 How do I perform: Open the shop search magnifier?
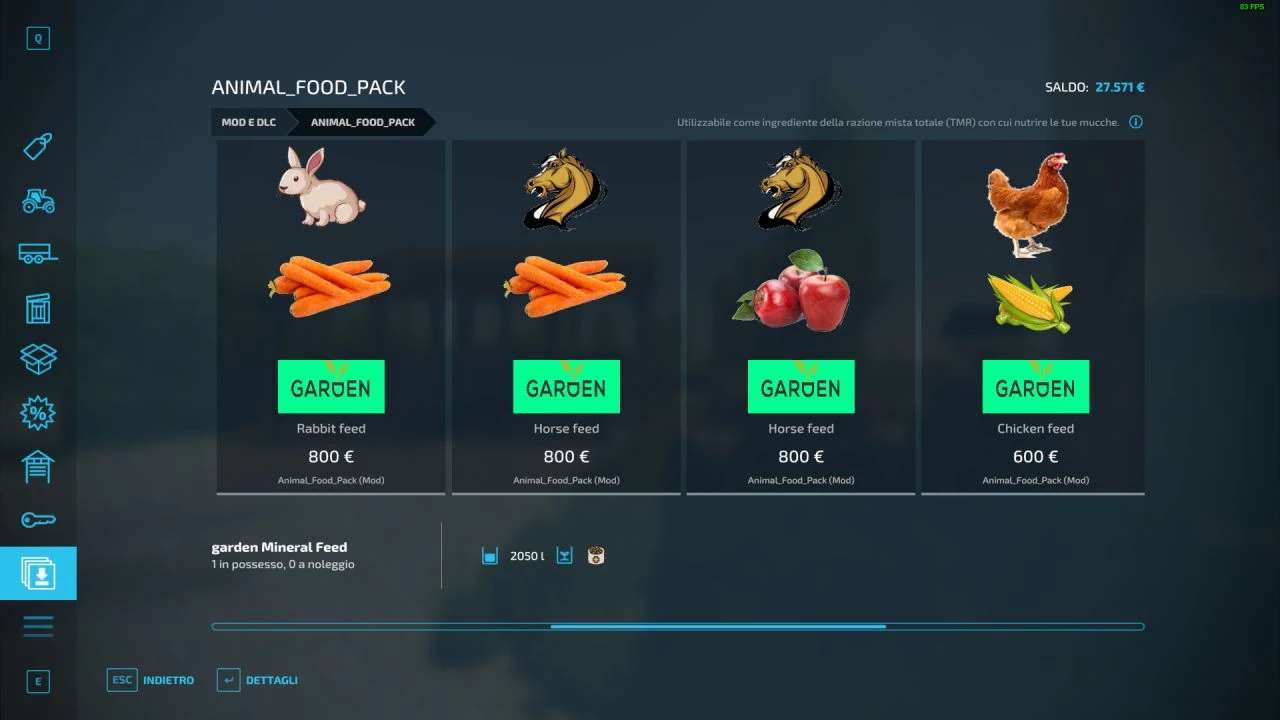pyautogui.click(x=38, y=38)
